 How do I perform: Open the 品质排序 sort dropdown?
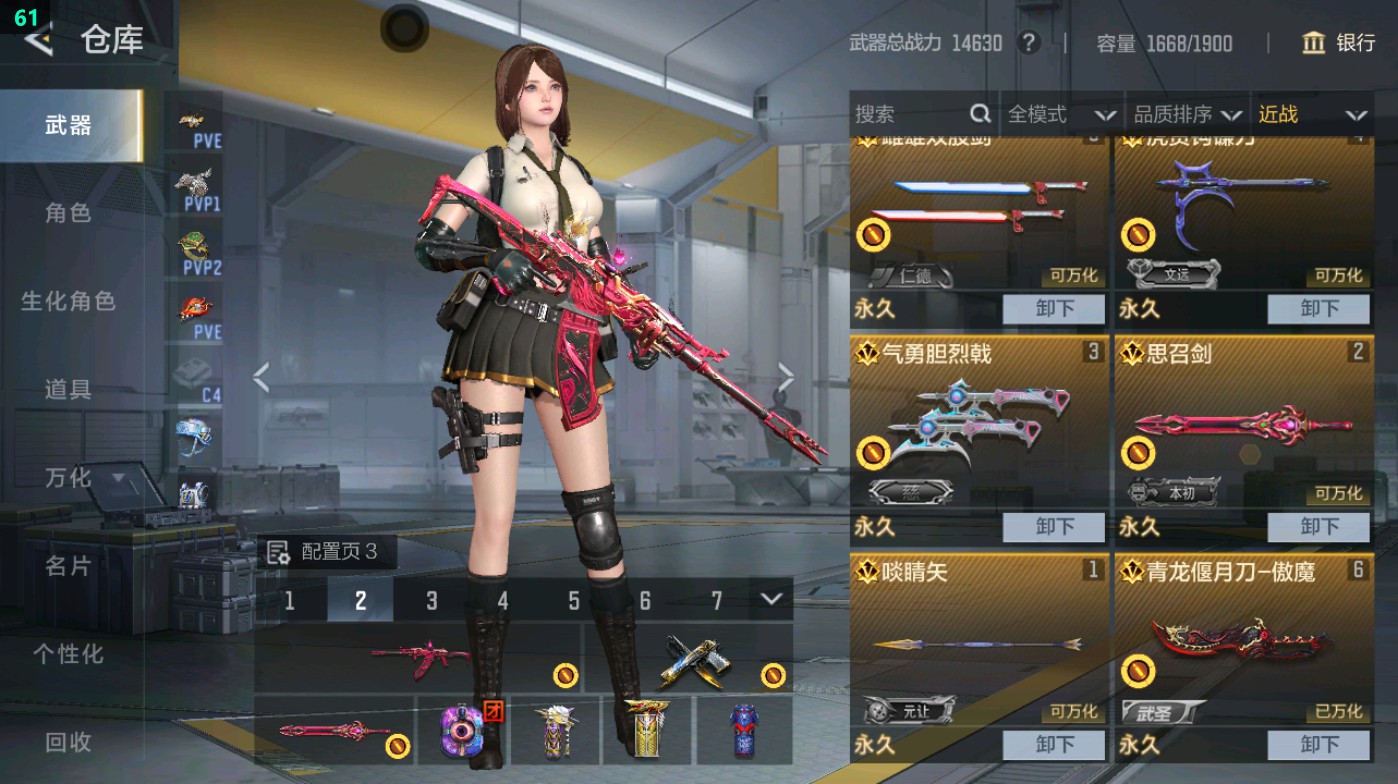coord(1187,115)
